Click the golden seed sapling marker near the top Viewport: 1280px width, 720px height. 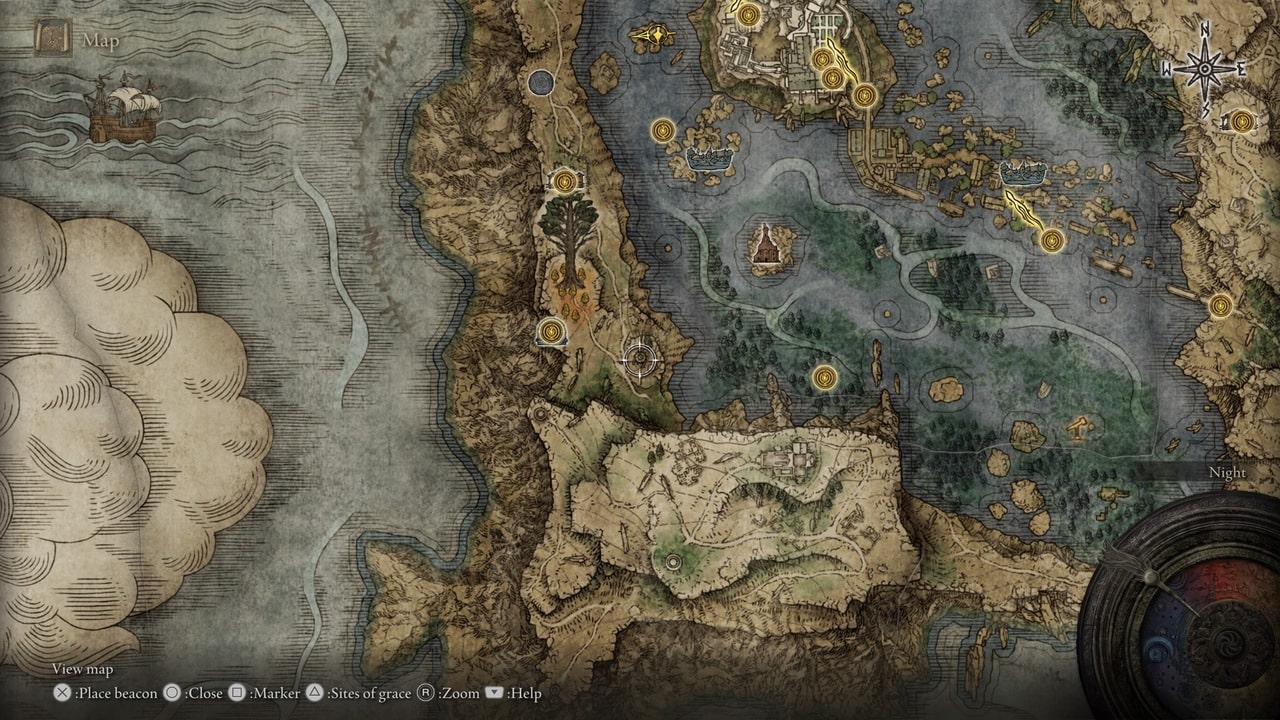[x=656, y=35]
